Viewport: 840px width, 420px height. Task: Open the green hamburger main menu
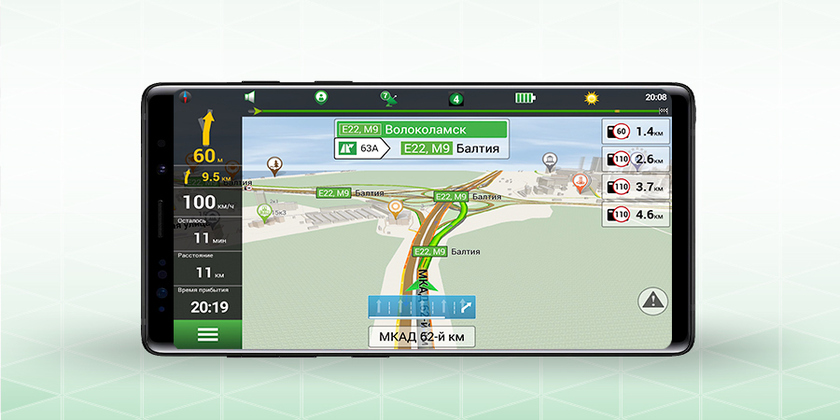click(208, 335)
